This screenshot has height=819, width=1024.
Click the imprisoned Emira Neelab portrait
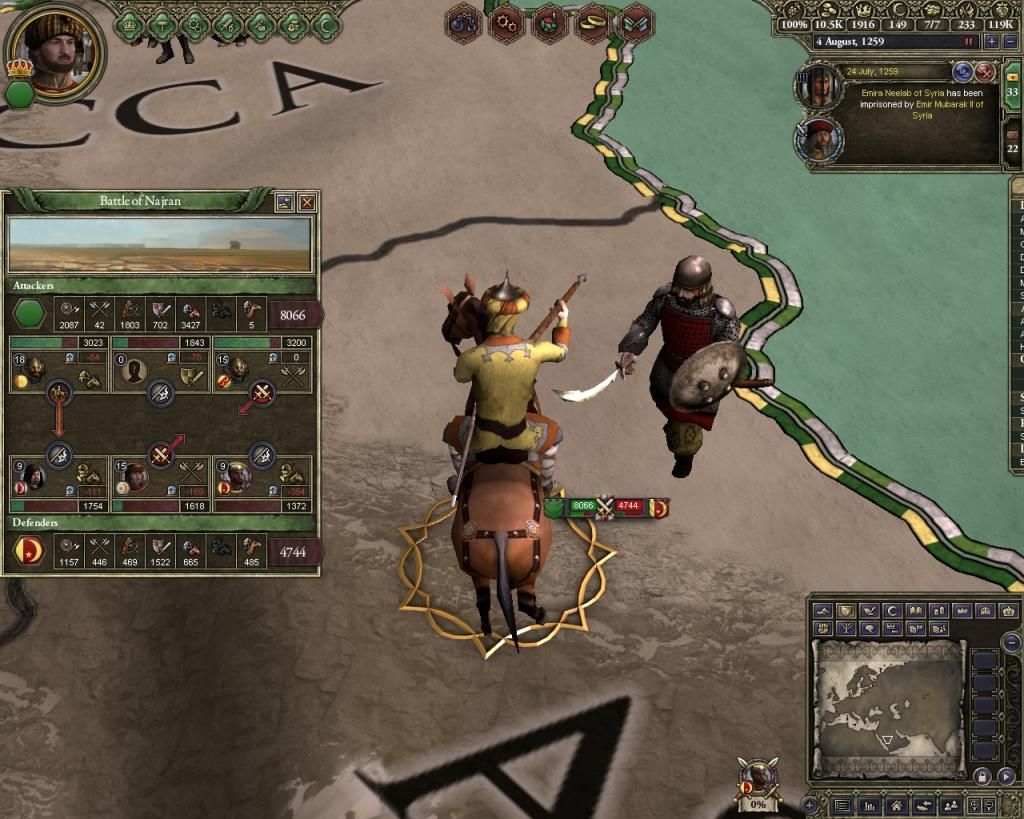(x=818, y=86)
